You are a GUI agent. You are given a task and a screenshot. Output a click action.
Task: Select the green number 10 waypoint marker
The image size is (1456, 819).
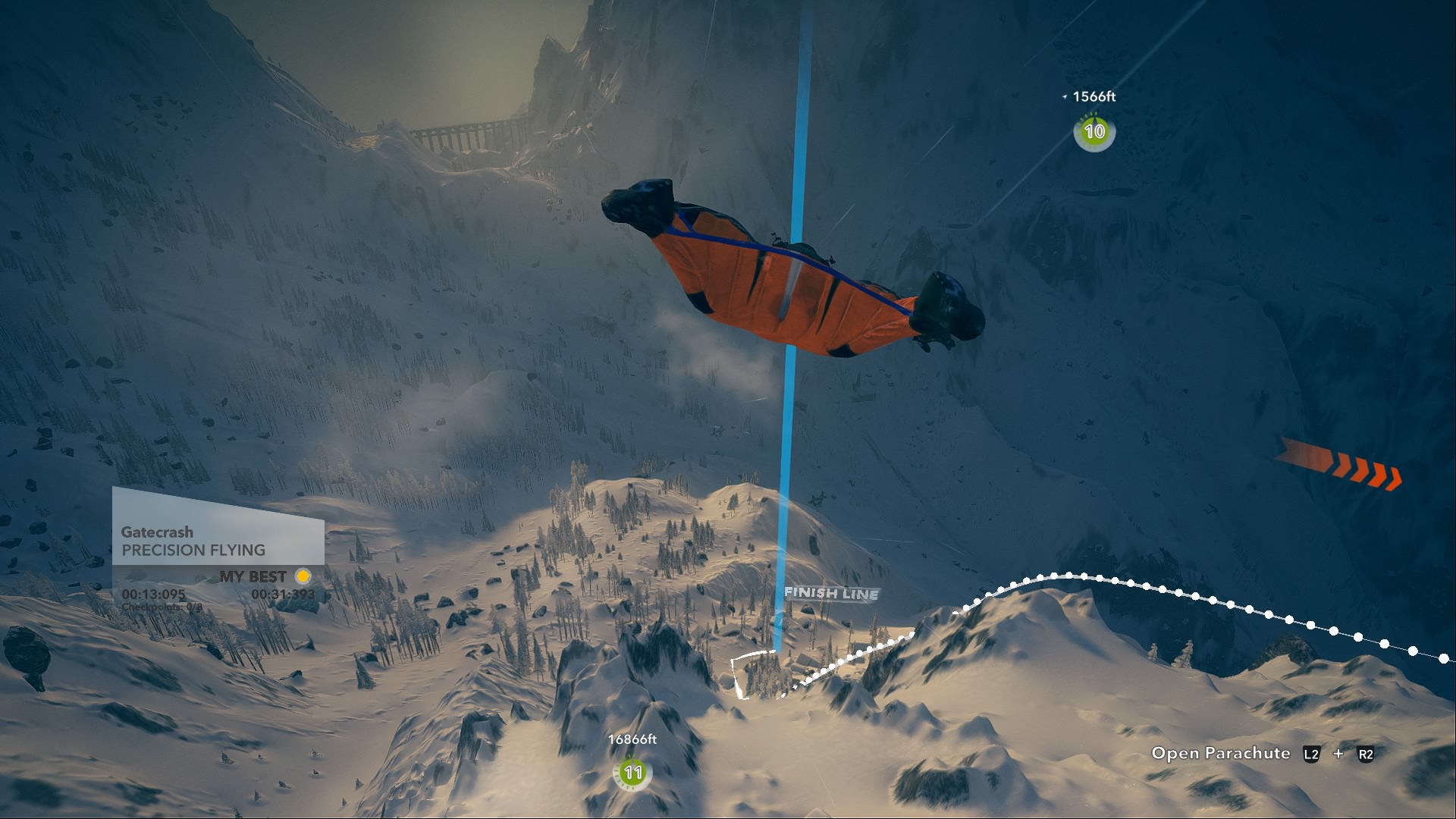[x=1094, y=132]
